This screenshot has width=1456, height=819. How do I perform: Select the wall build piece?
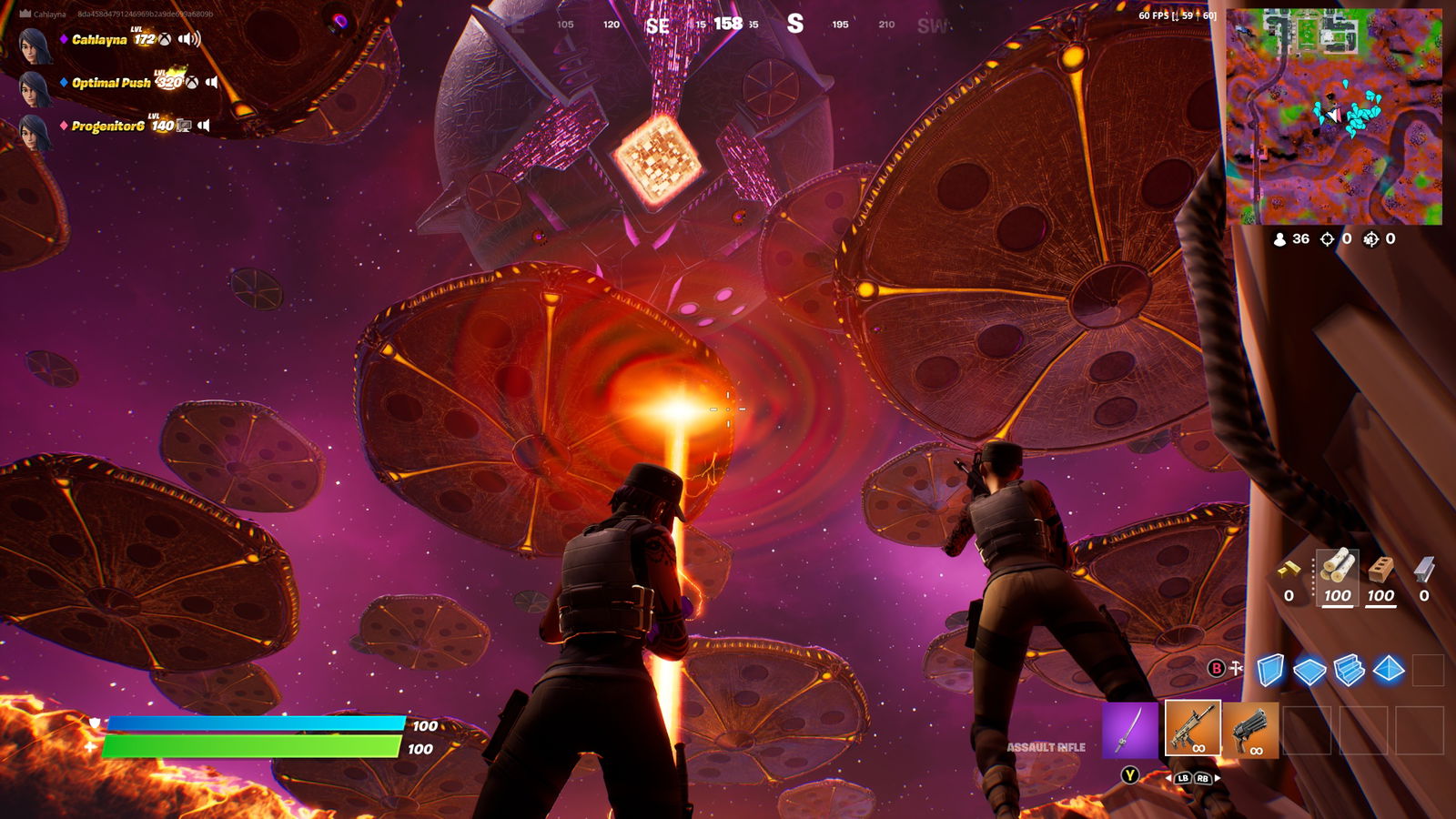1271,667
